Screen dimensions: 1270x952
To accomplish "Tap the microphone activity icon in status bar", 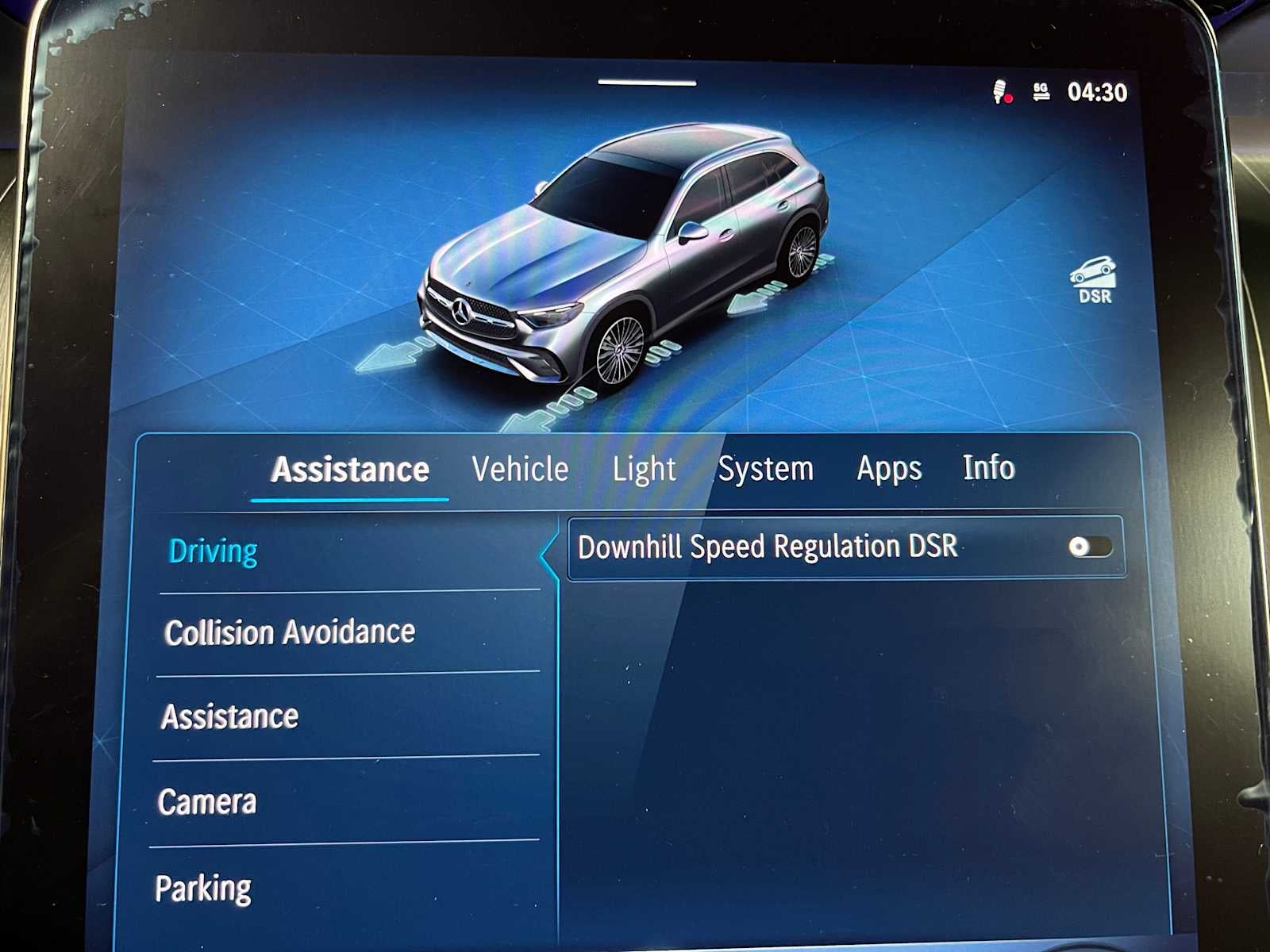I will click(x=999, y=90).
